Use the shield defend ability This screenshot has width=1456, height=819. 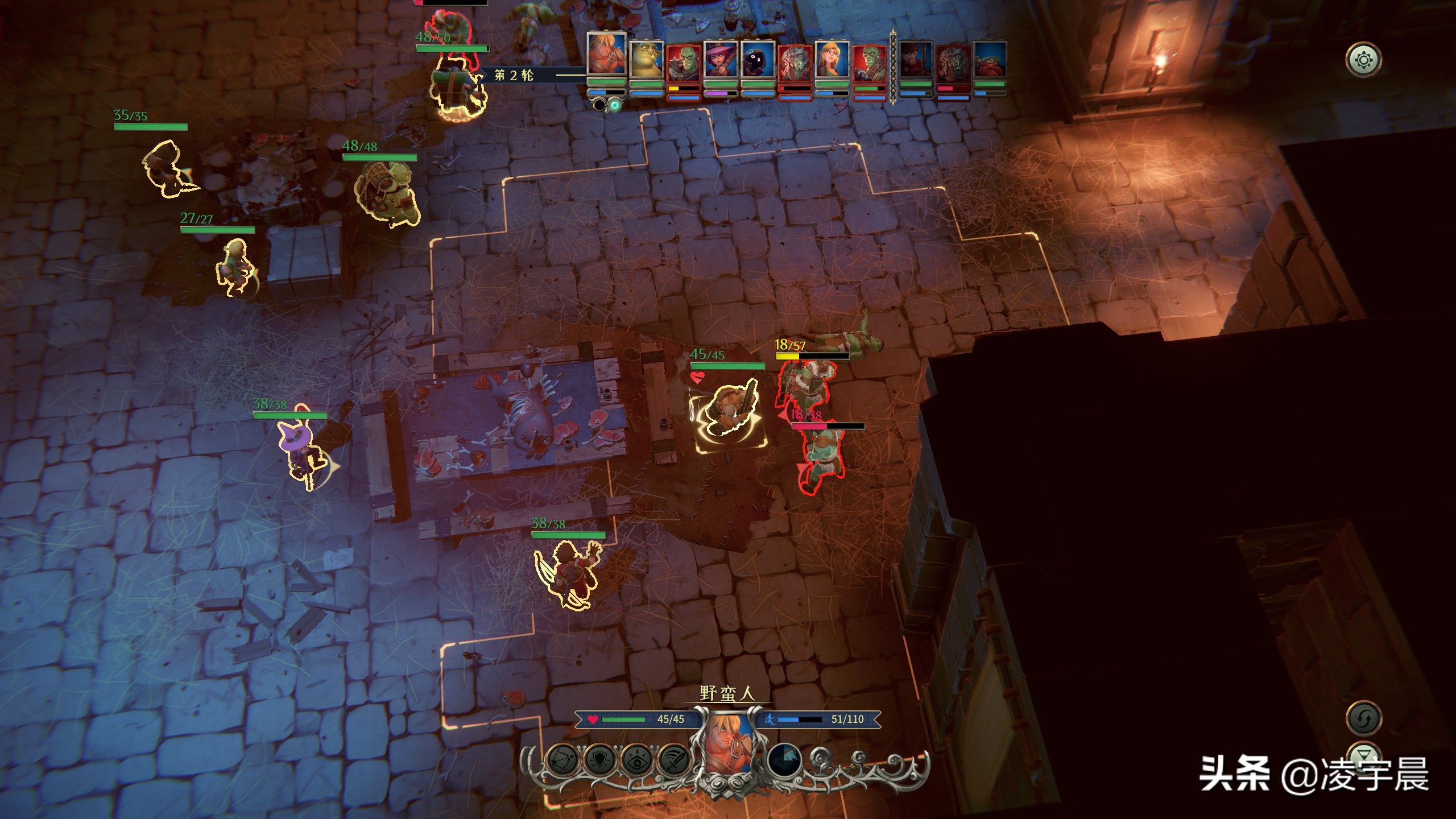600,759
